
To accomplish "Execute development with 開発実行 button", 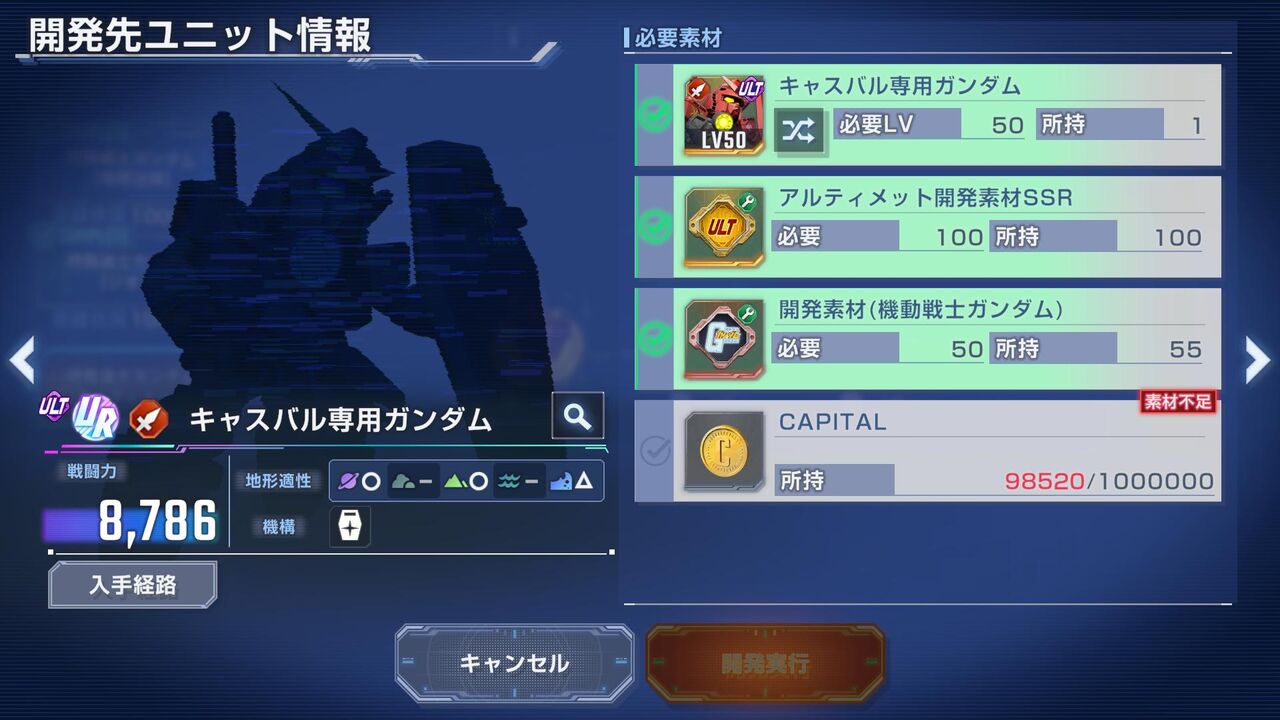I will pos(765,663).
